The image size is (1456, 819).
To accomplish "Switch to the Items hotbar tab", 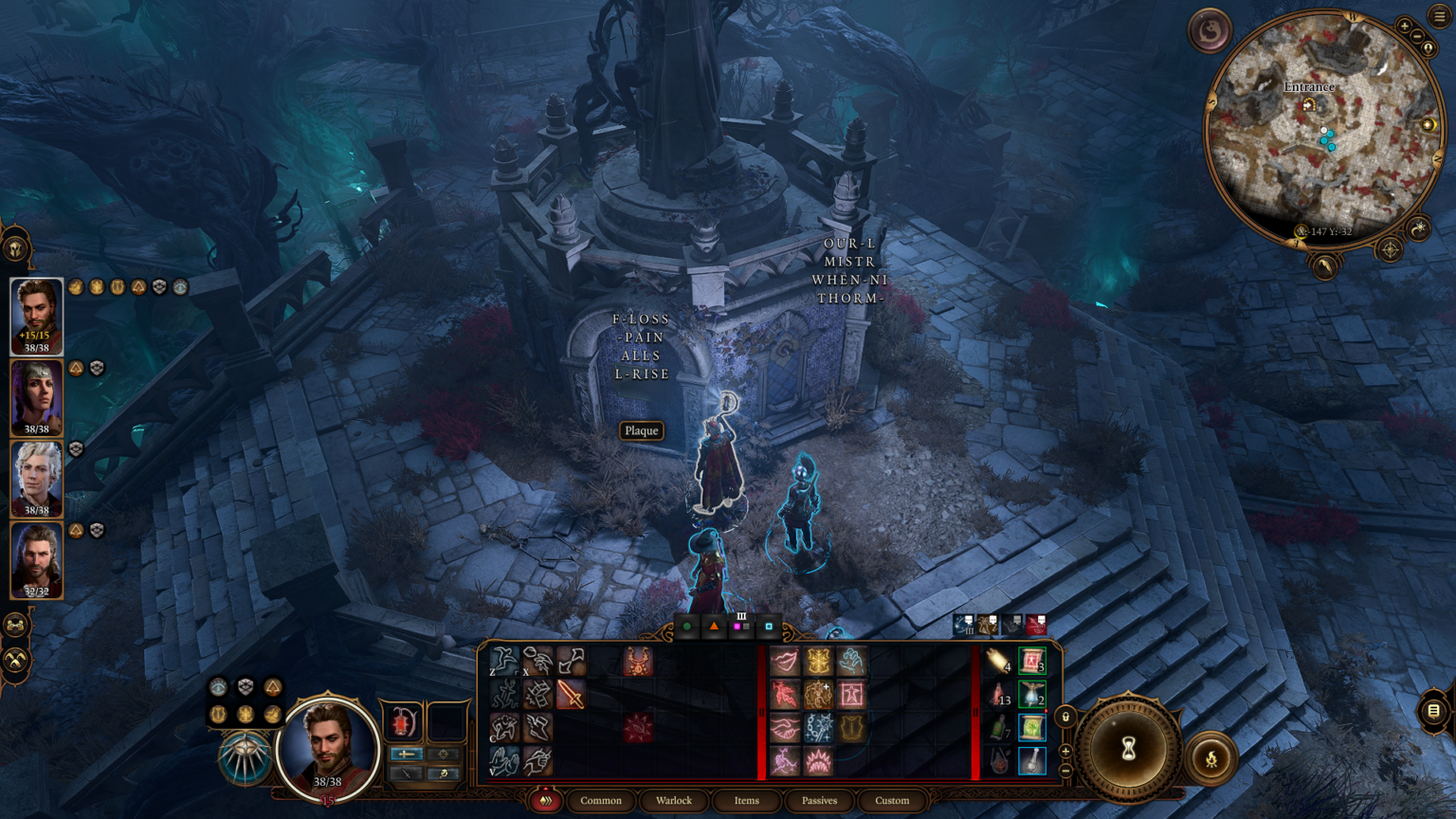I will pos(746,801).
